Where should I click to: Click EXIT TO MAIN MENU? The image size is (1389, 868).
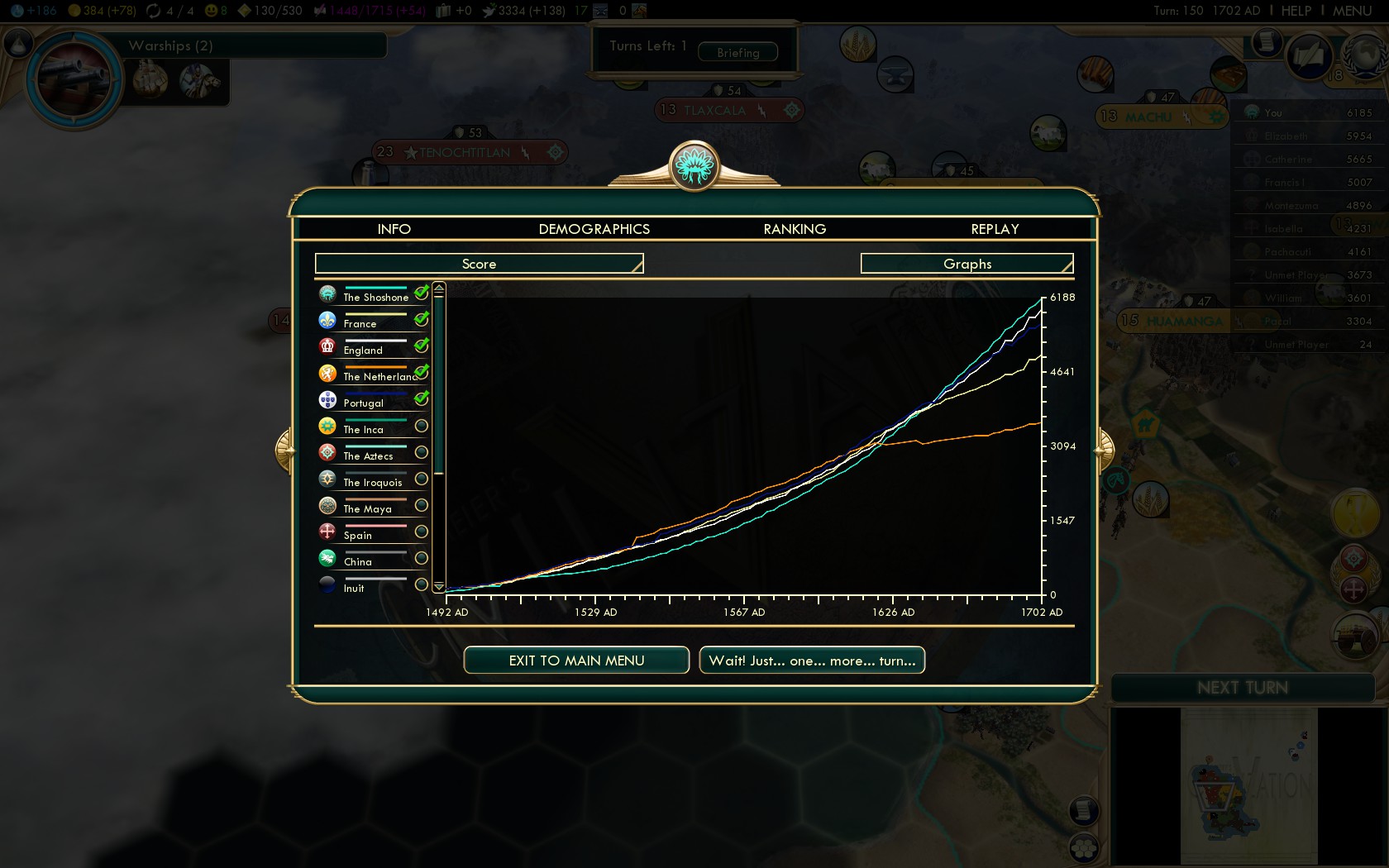pyautogui.click(x=576, y=661)
